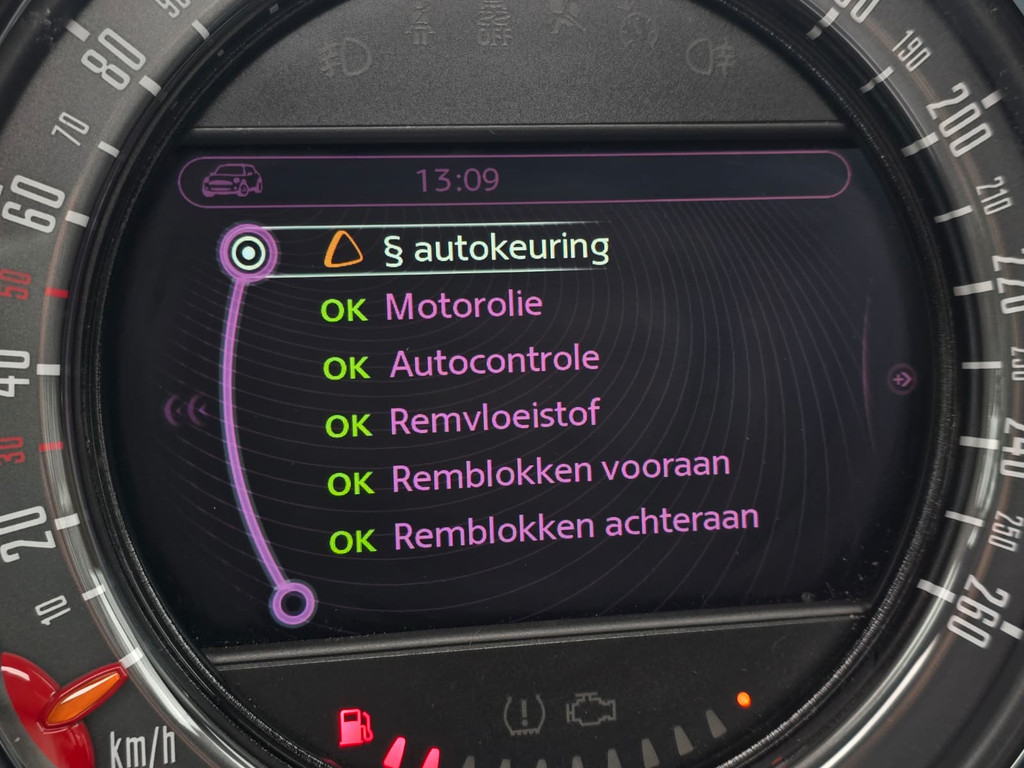
Task: Click the car icon in the header bar
Action: pos(232,180)
